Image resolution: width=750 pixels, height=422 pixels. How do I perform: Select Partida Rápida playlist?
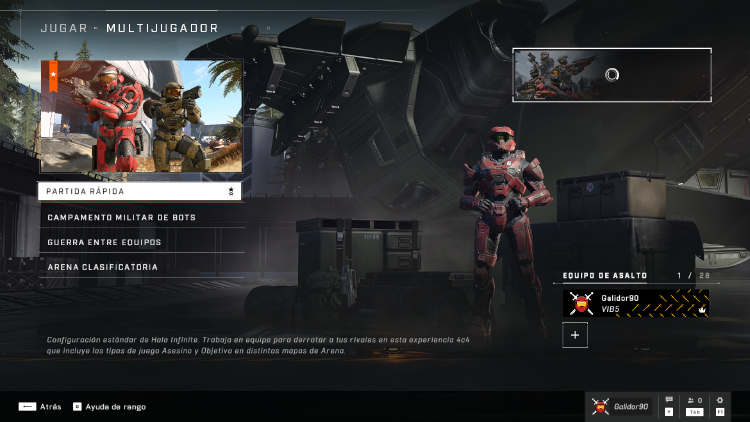pos(139,190)
